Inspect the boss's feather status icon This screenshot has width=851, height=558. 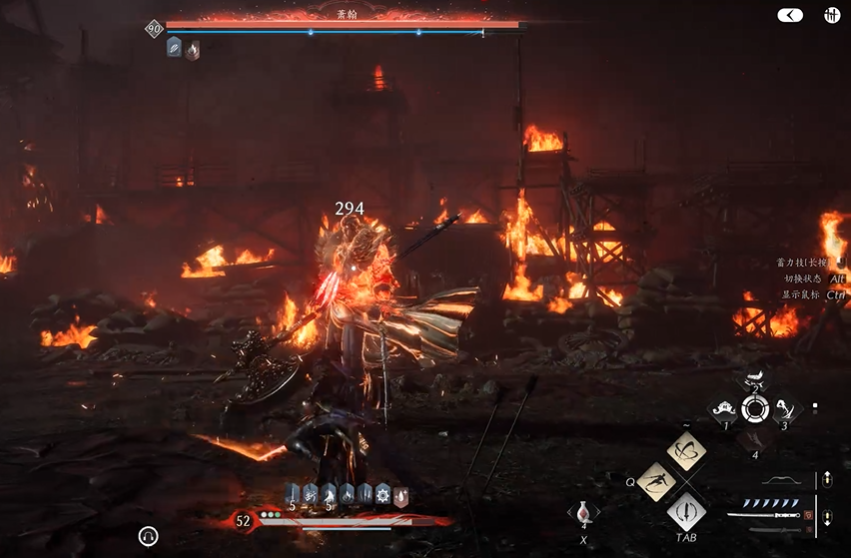[174, 47]
